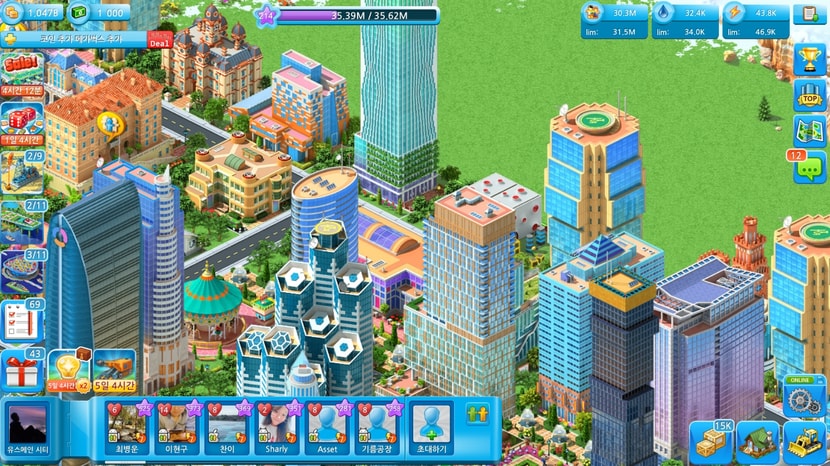Visit friend 이현구's city
Screen dimensions: 830x466
[177, 427]
